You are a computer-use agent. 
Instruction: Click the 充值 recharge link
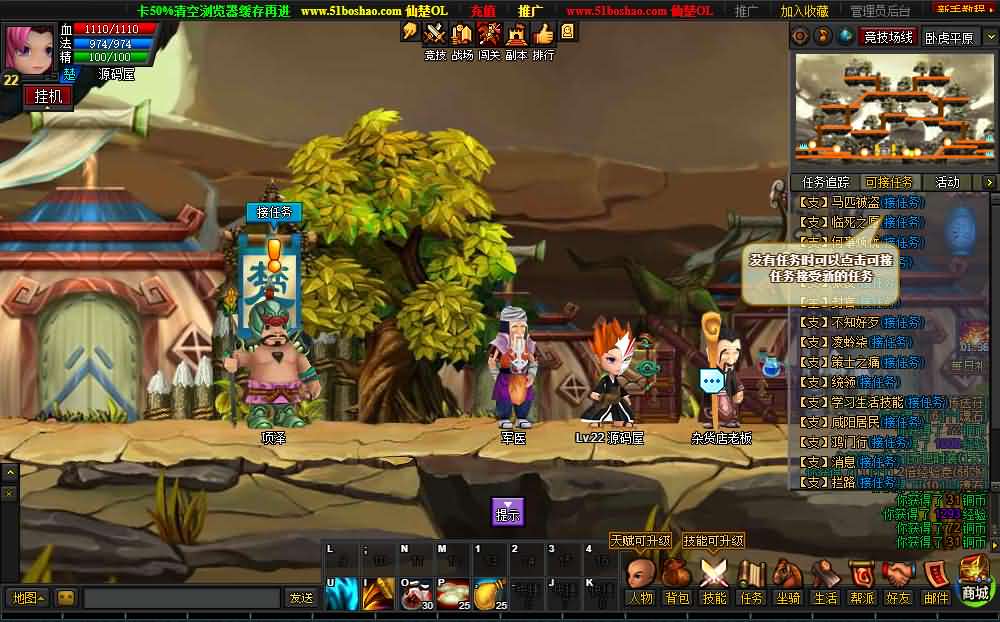[483, 10]
